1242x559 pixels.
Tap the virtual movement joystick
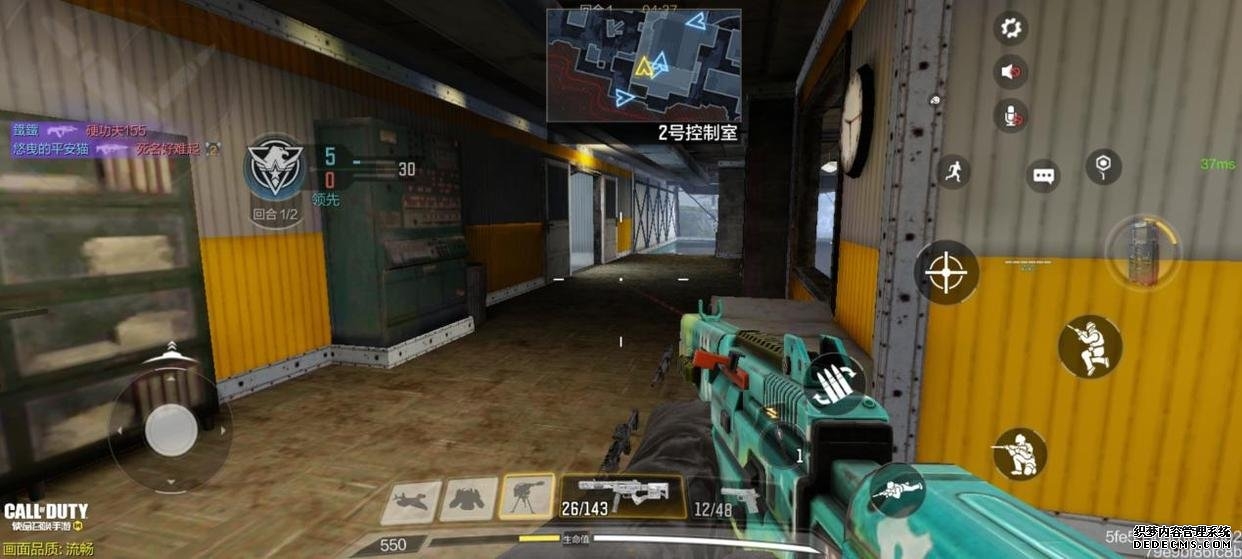coord(171,431)
